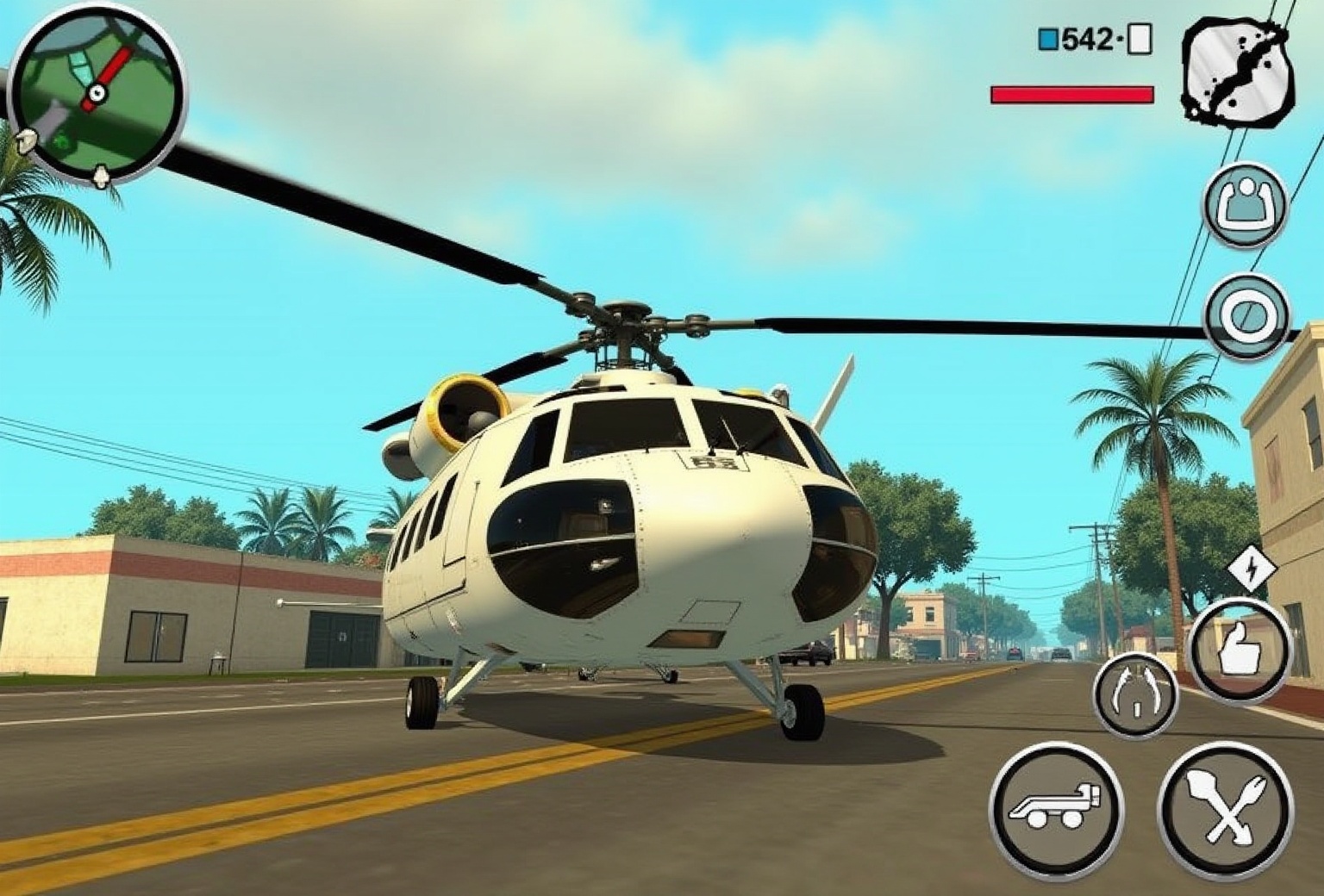Tap the vehicle icon button
This screenshot has width=1324, height=896.
(x=1056, y=809)
